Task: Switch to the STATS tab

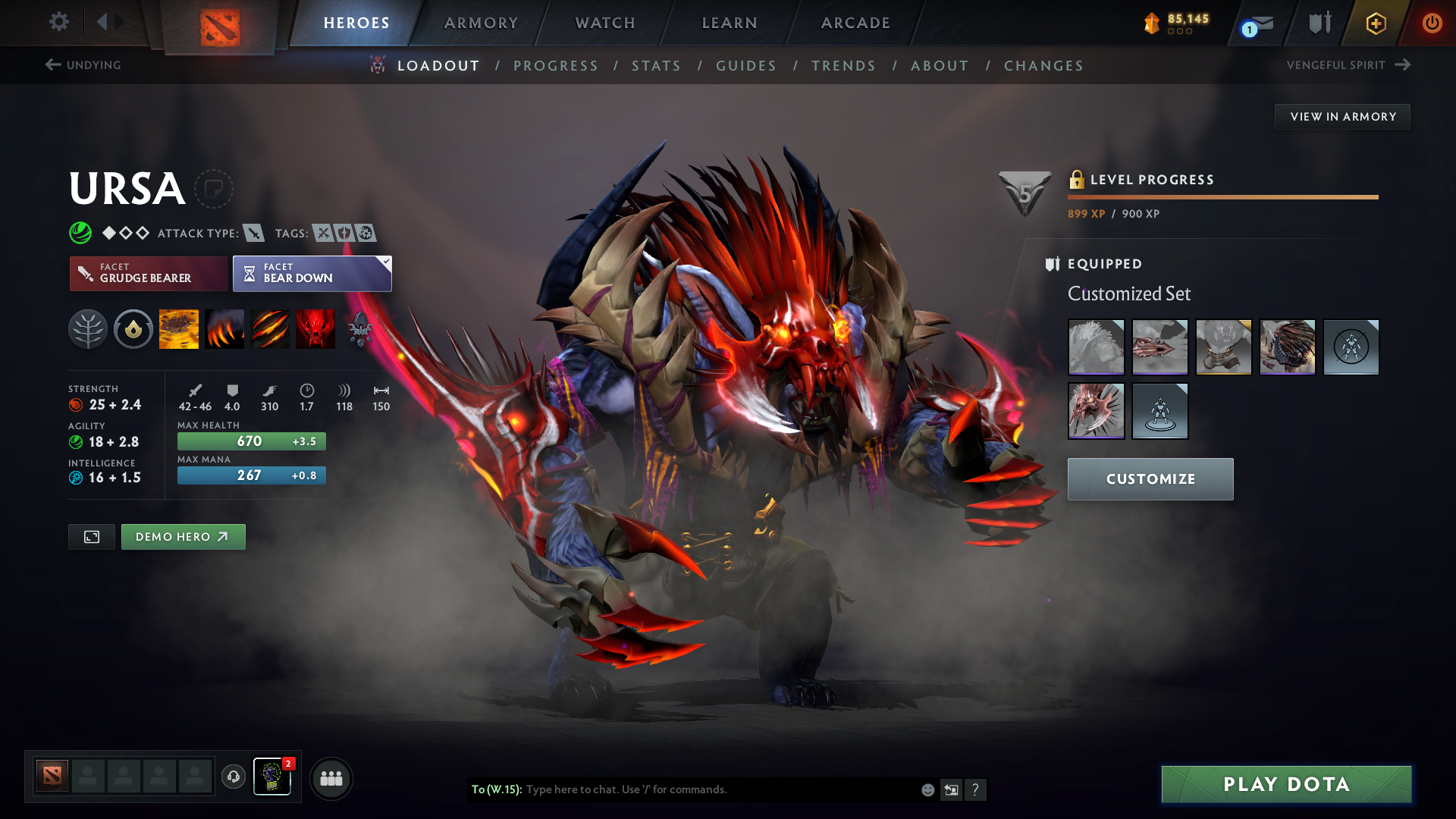Action: click(x=656, y=65)
